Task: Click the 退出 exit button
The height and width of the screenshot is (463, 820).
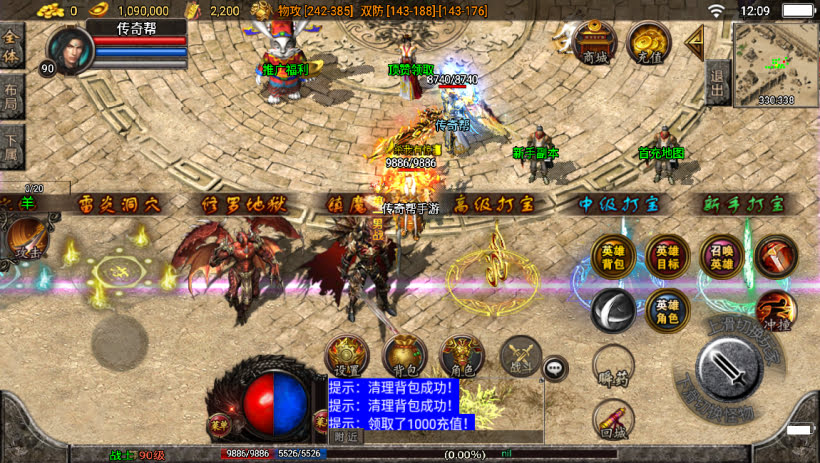Action: point(716,76)
